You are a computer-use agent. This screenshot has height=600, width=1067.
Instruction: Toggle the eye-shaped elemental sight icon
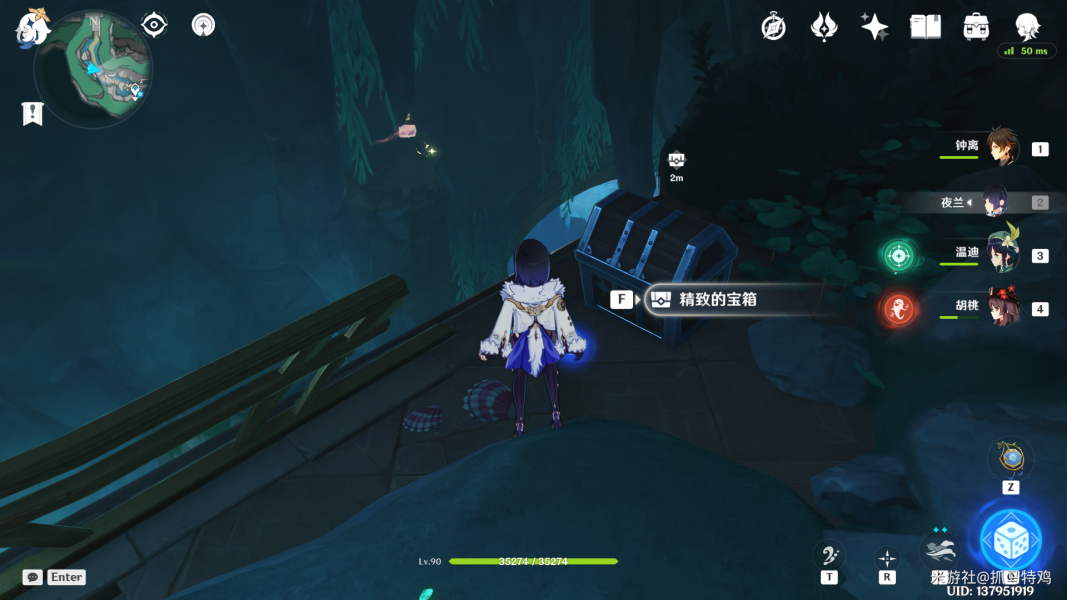[x=154, y=25]
